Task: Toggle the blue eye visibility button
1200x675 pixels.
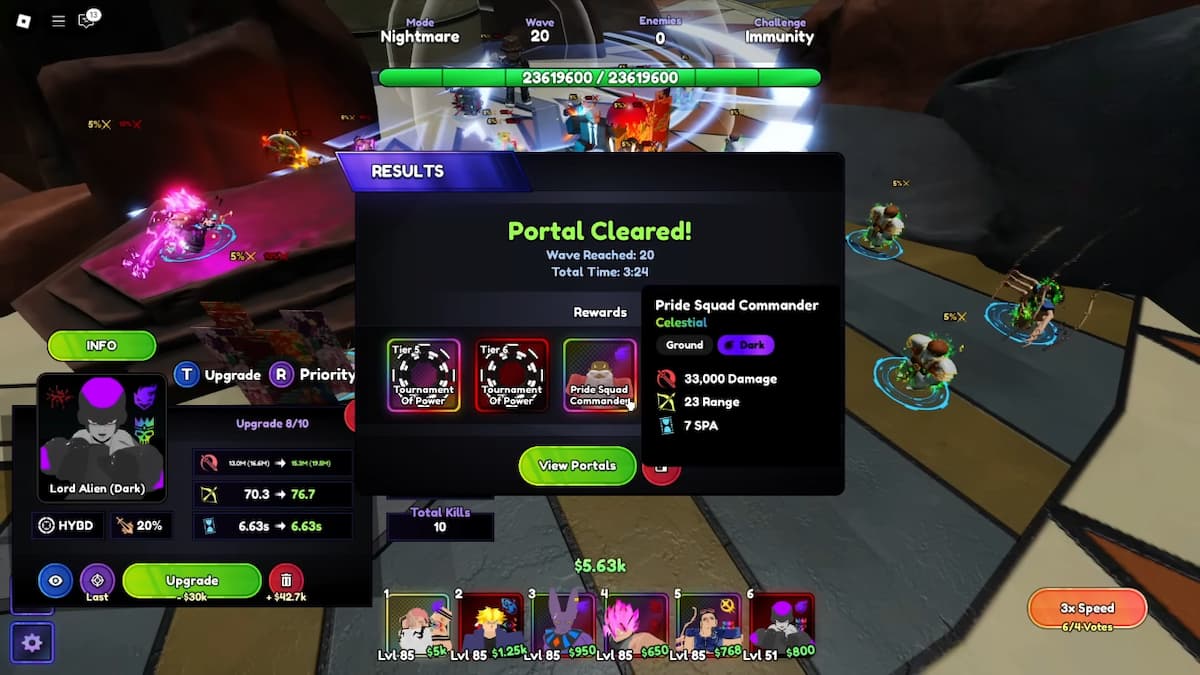Action: pyautogui.click(x=55, y=580)
